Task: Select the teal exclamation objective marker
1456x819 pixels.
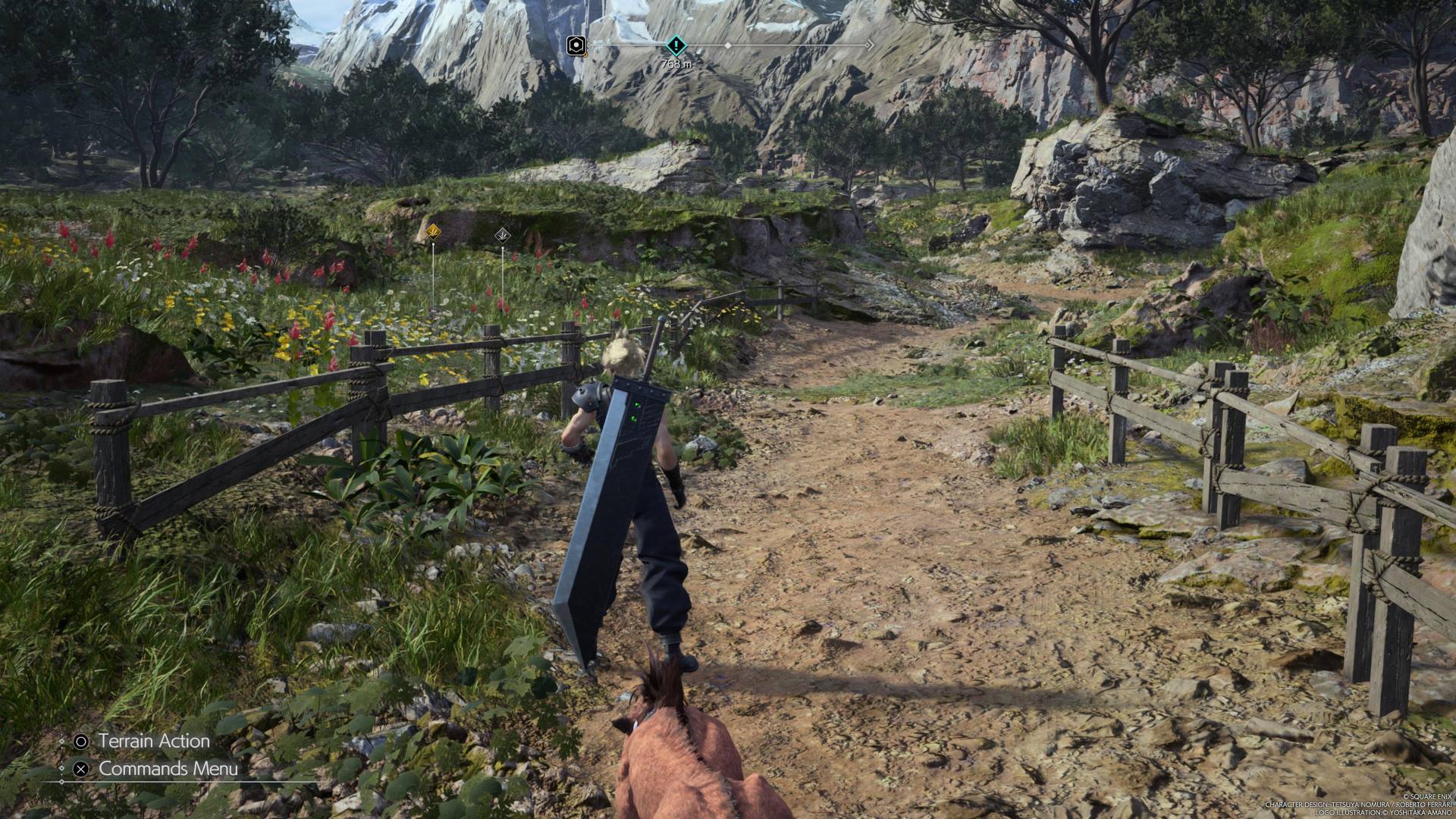Action: (x=676, y=45)
